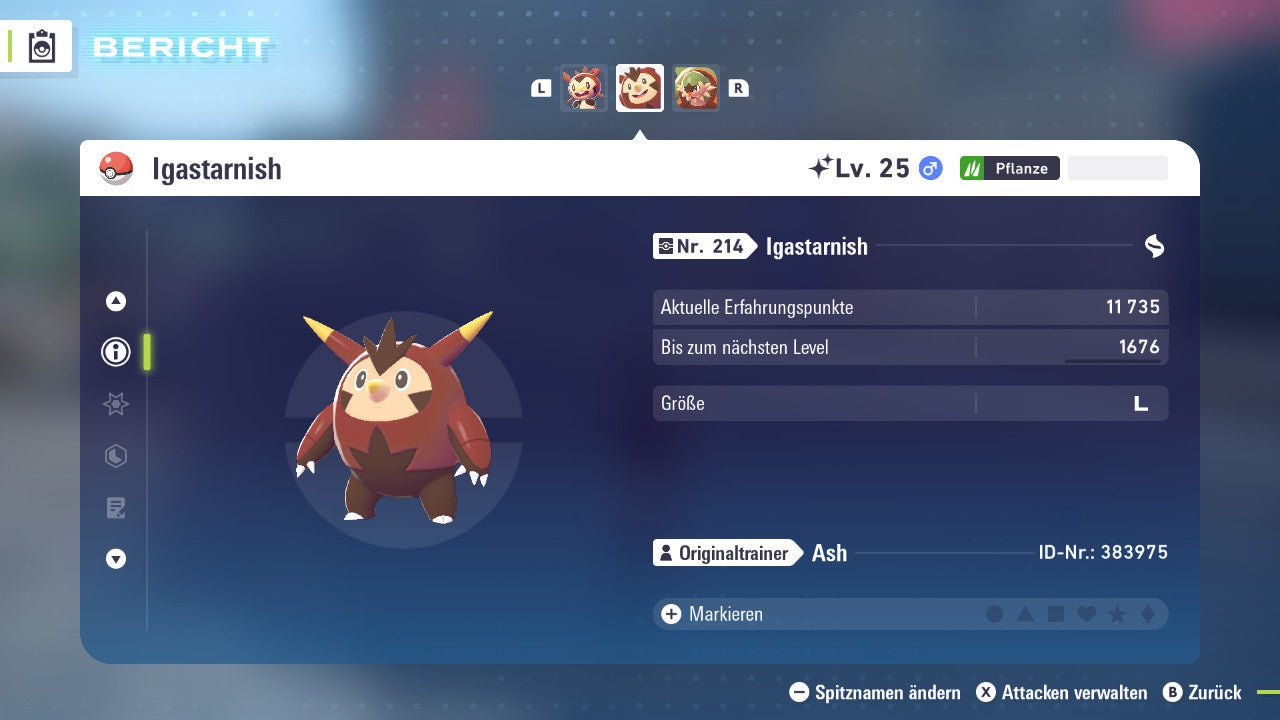Viewport: 1280px width, 720px height.
Task: Click the L shoulder button indicator
Action: (x=539, y=88)
